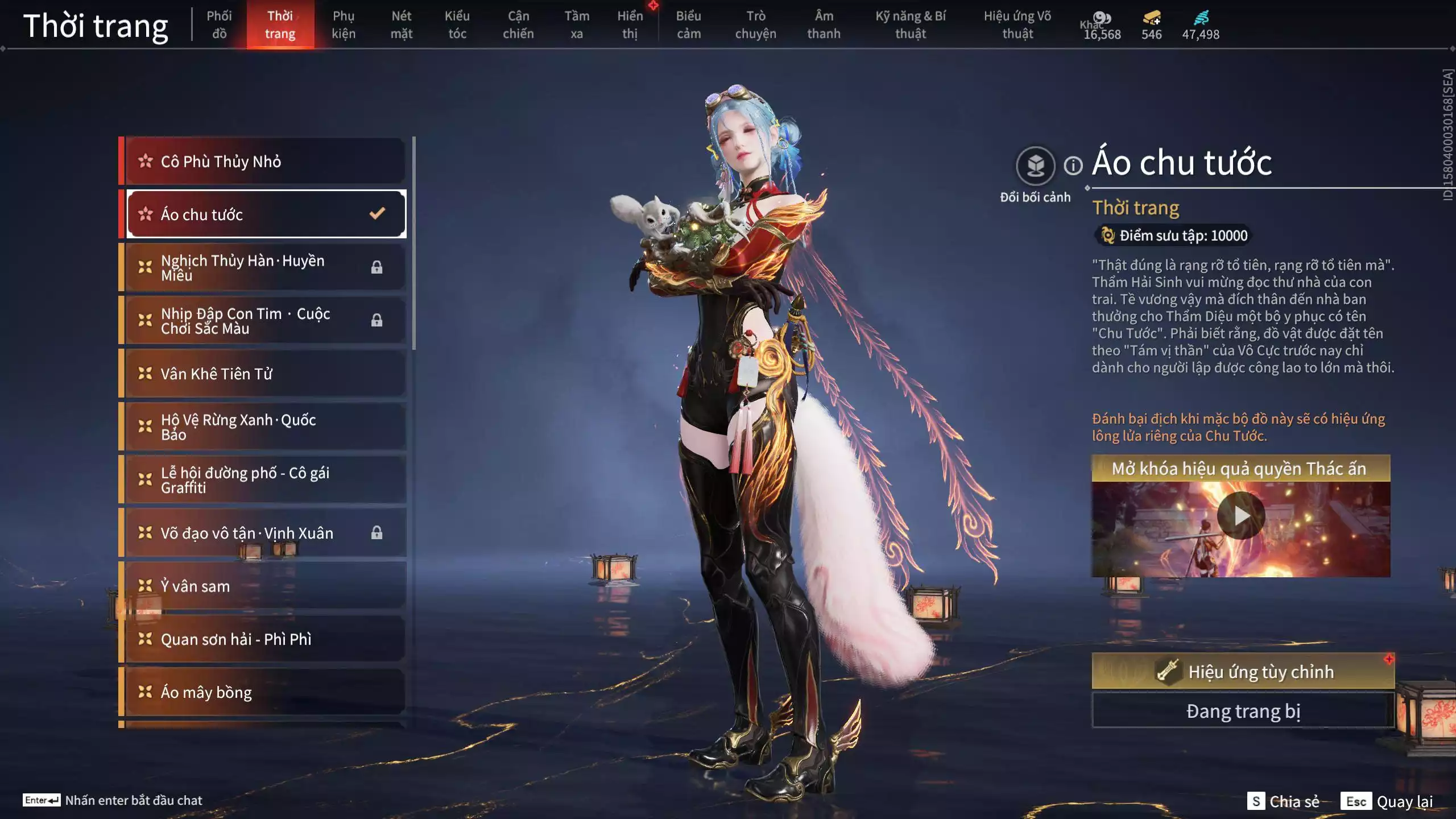Click the lock on Nghịch Thủy Hàn · Huyền Miêu
The width and height of the screenshot is (1456, 819).
click(377, 267)
